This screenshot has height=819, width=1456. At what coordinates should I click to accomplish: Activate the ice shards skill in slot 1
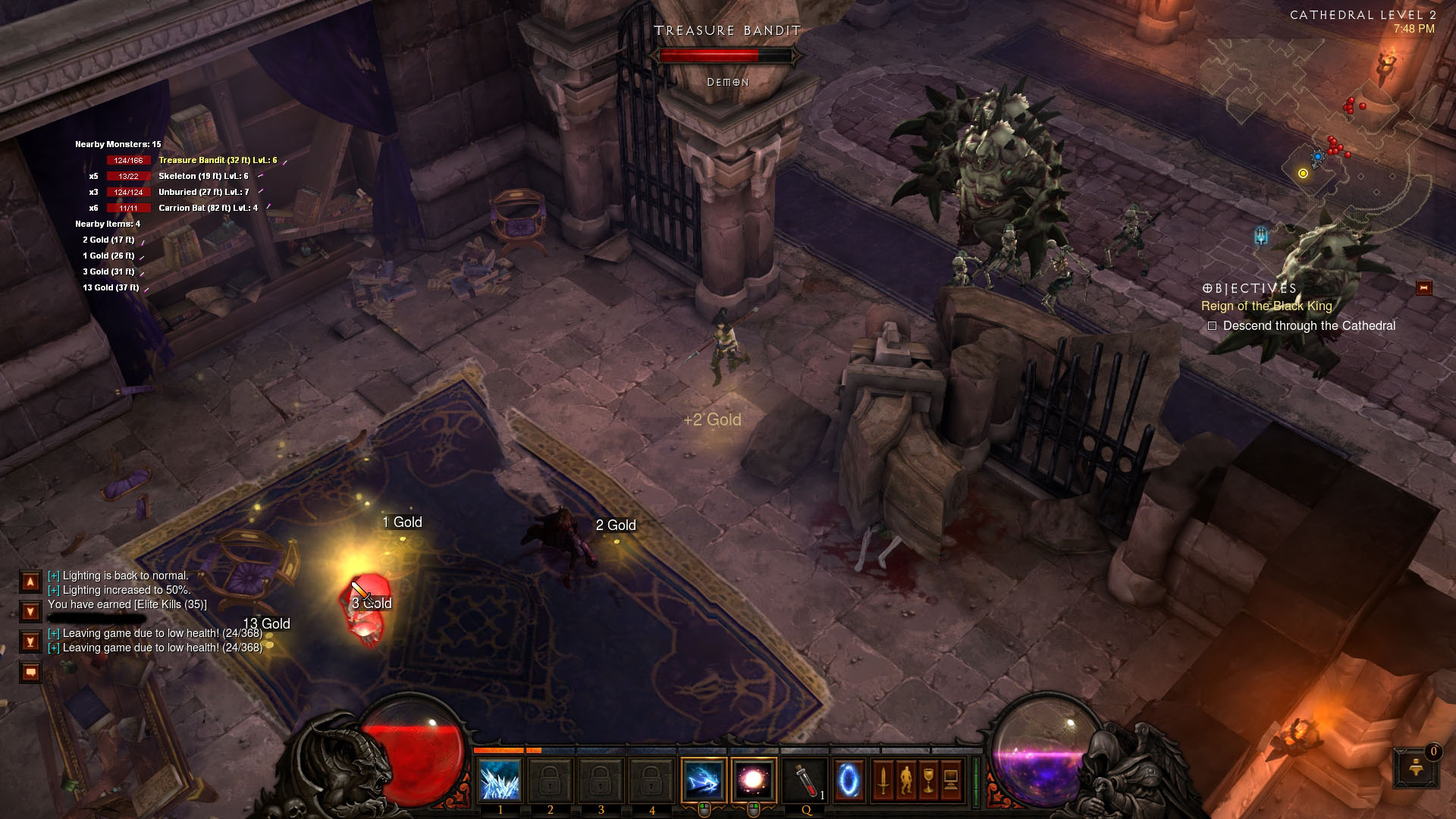(500, 780)
